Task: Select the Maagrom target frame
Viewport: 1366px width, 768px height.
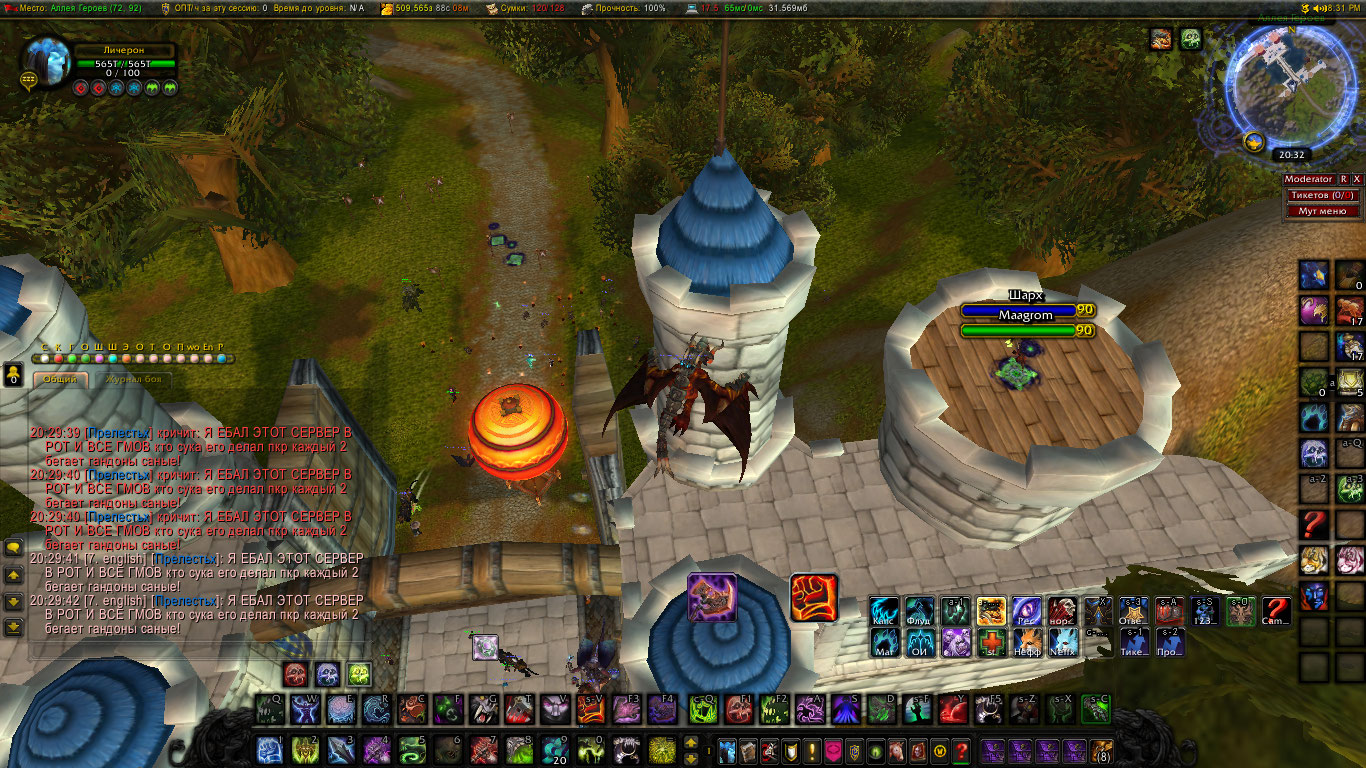Action: pyautogui.click(x=1025, y=315)
